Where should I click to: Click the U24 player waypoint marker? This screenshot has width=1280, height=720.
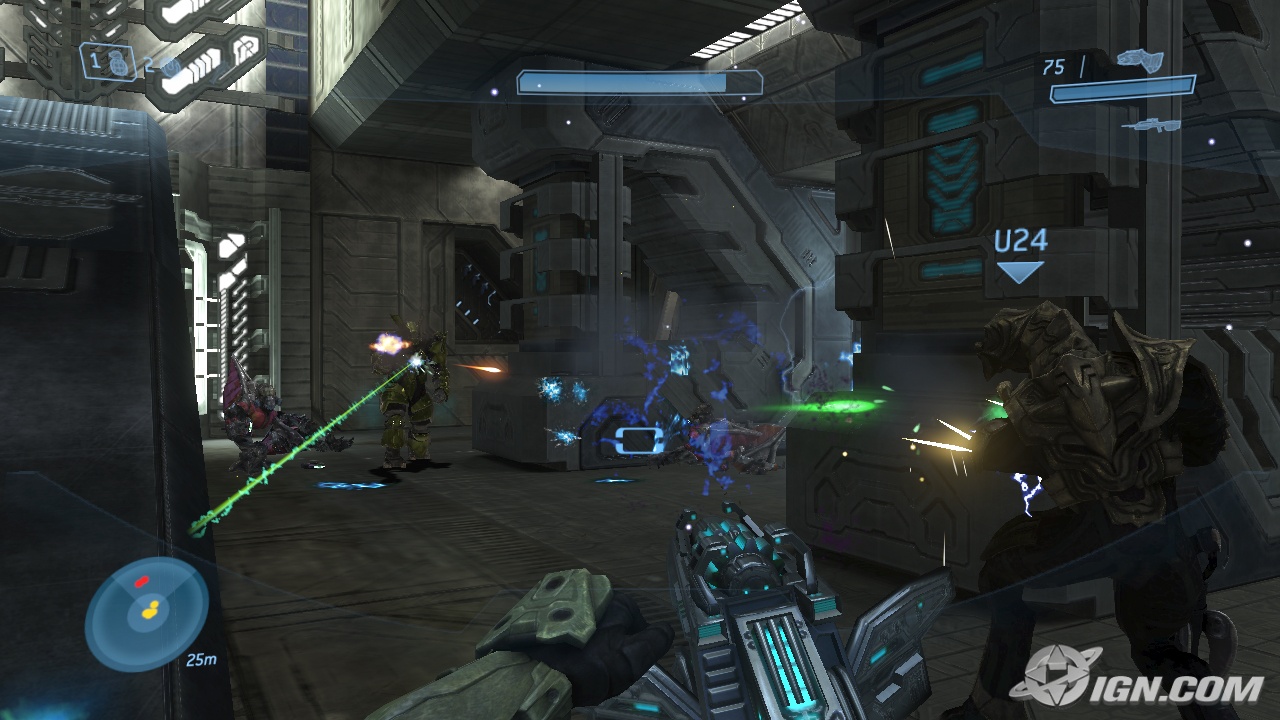(1020, 255)
